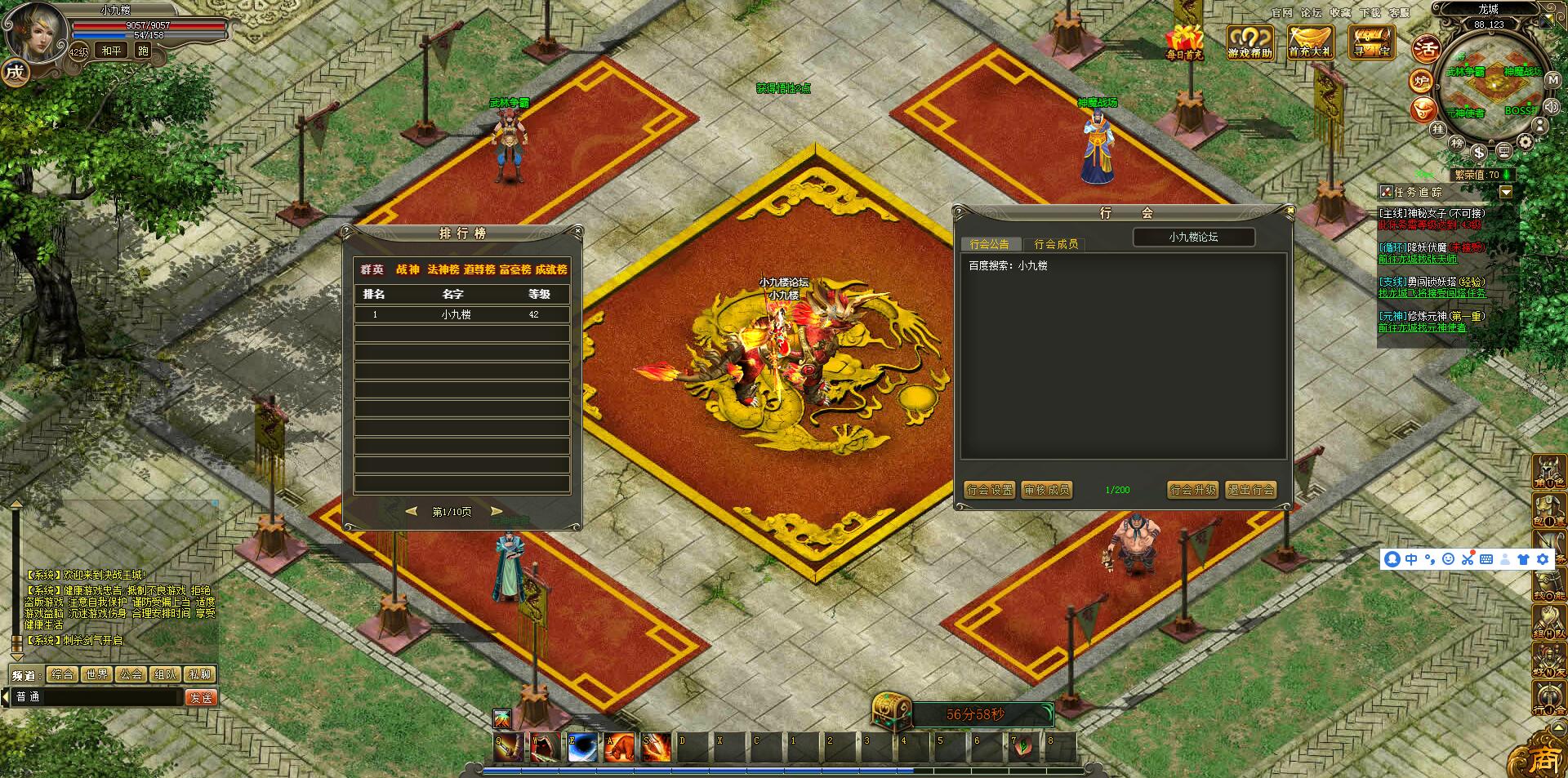Switch to the 战神 ranking tab
The image size is (1568, 778).
[x=408, y=269]
